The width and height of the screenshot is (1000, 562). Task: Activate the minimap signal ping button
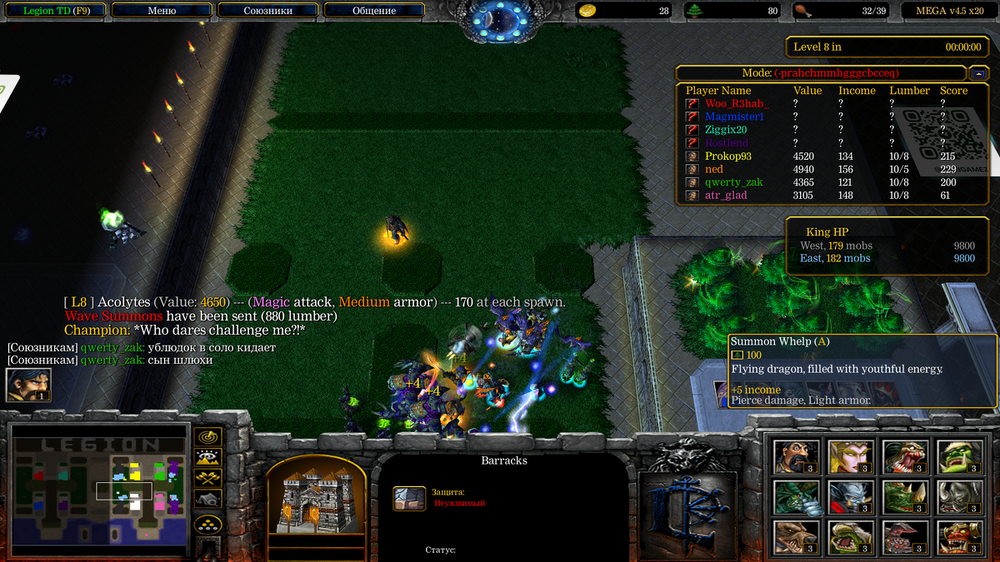click(x=208, y=438)
